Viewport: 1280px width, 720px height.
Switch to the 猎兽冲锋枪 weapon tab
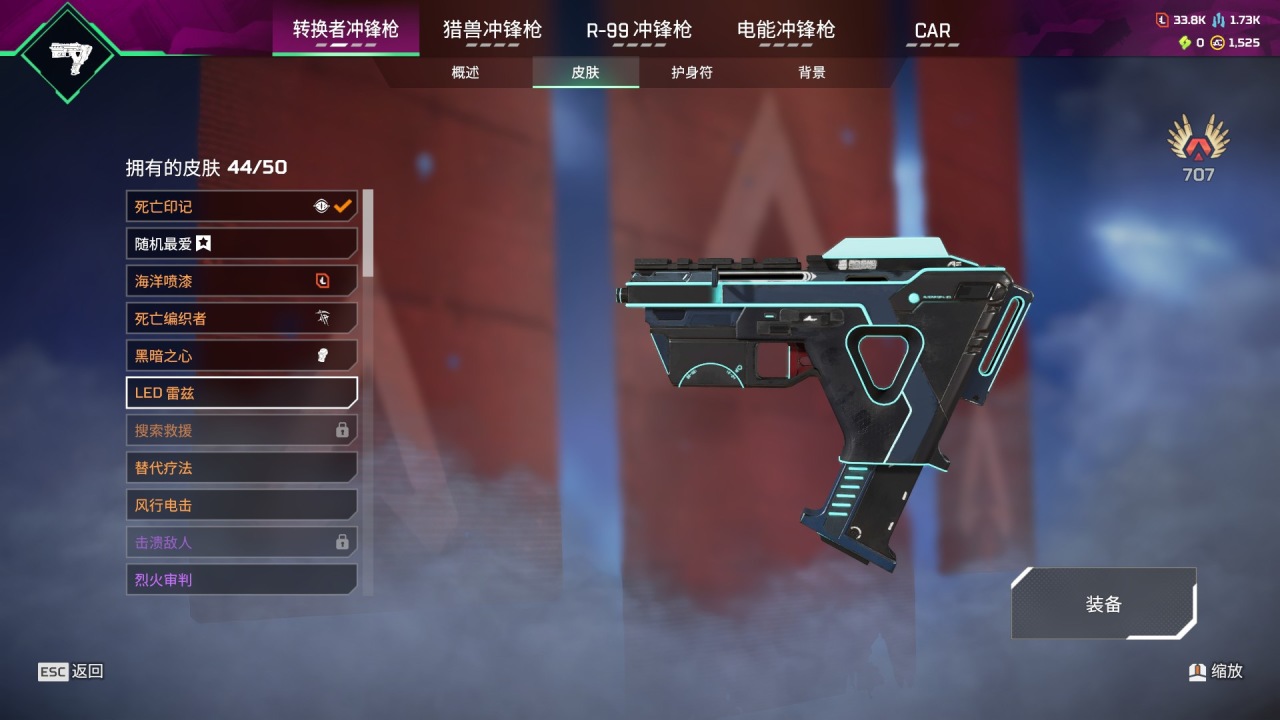(x=492, y=30)
